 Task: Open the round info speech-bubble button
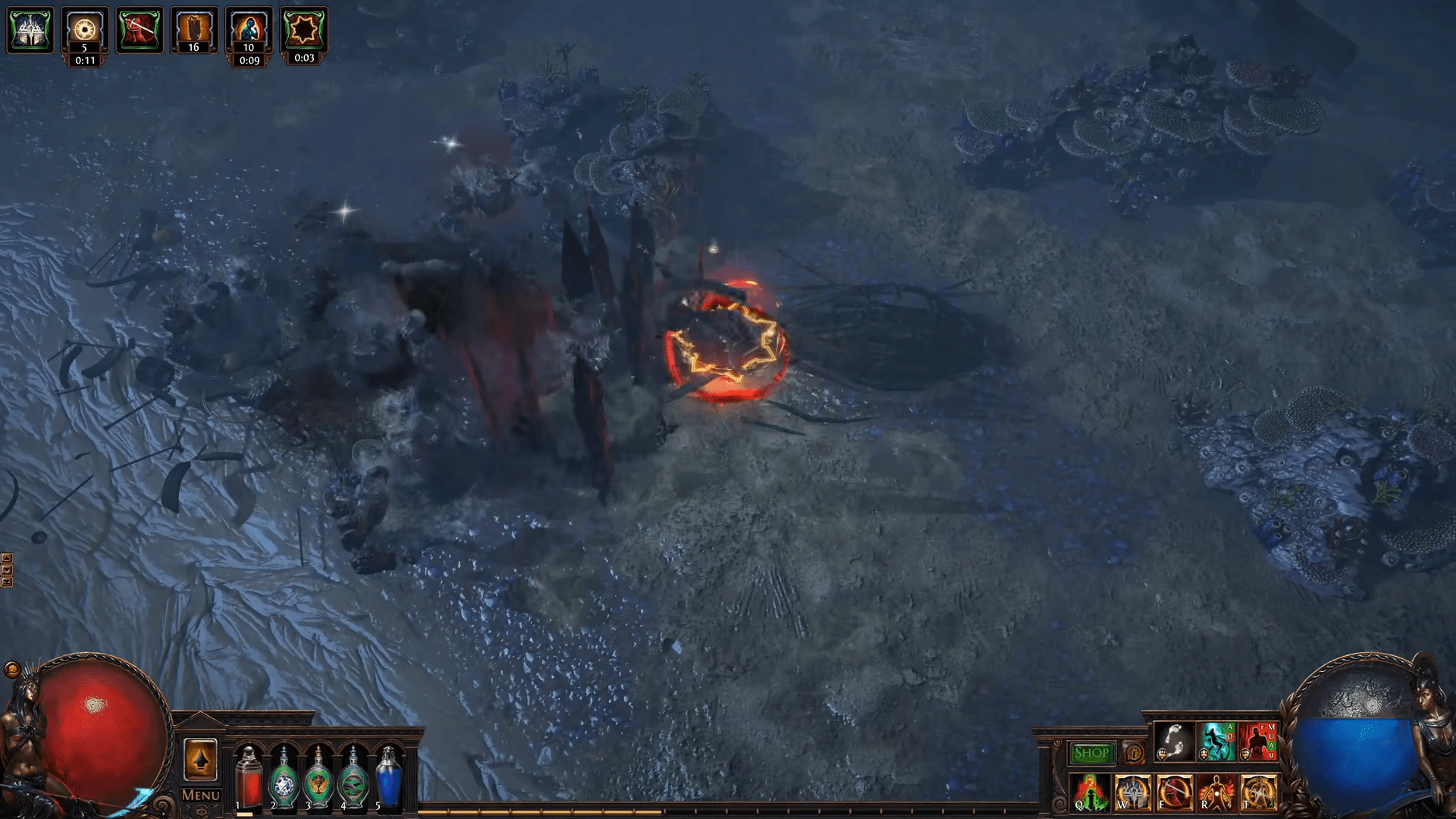(1134, 753)
